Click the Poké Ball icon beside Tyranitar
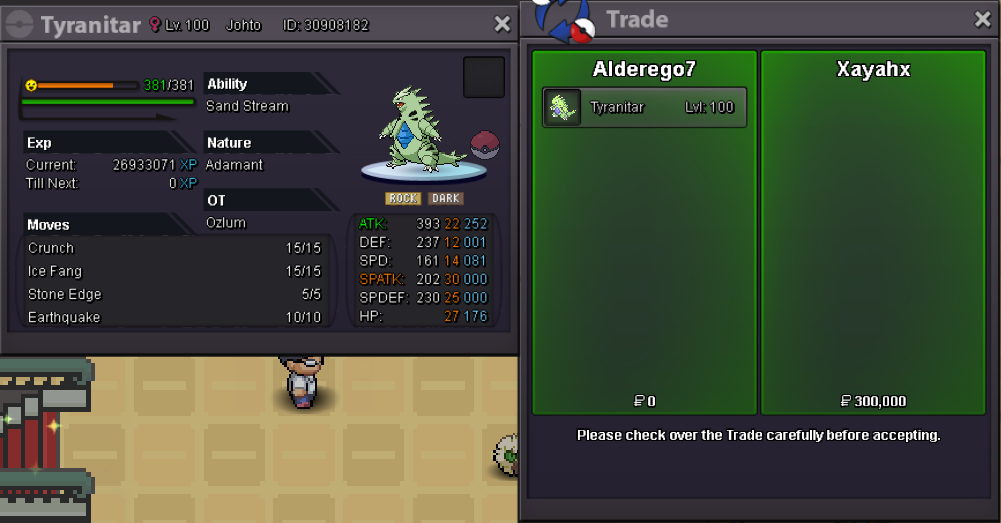Image resolution: width=1001 pixels, height=523 pixels. (x=484, y=144)
